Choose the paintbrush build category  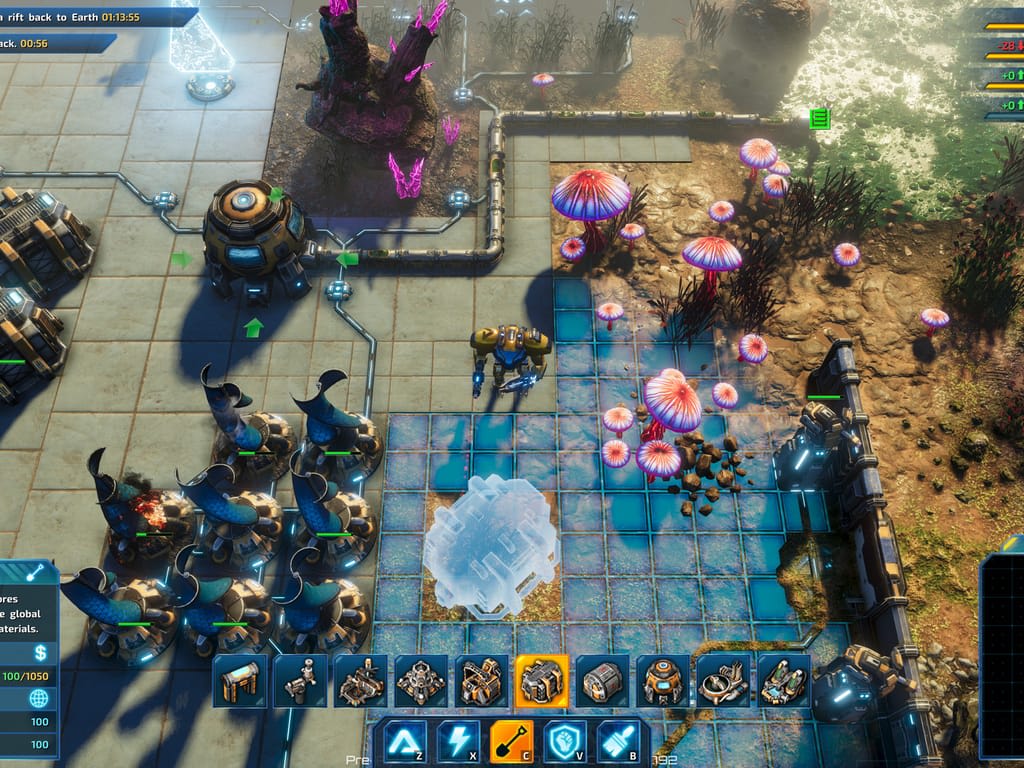(618, 742)
